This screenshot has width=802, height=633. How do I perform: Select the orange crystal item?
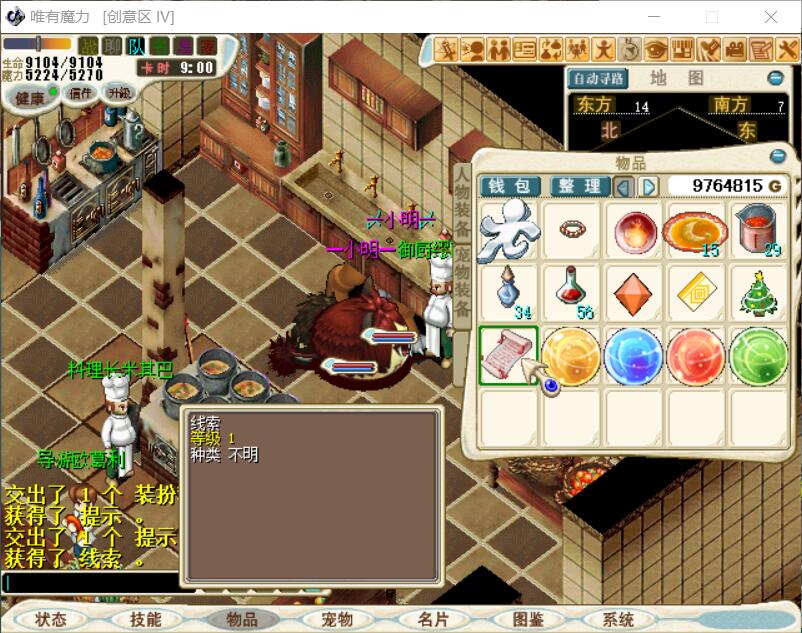point(634,293)
